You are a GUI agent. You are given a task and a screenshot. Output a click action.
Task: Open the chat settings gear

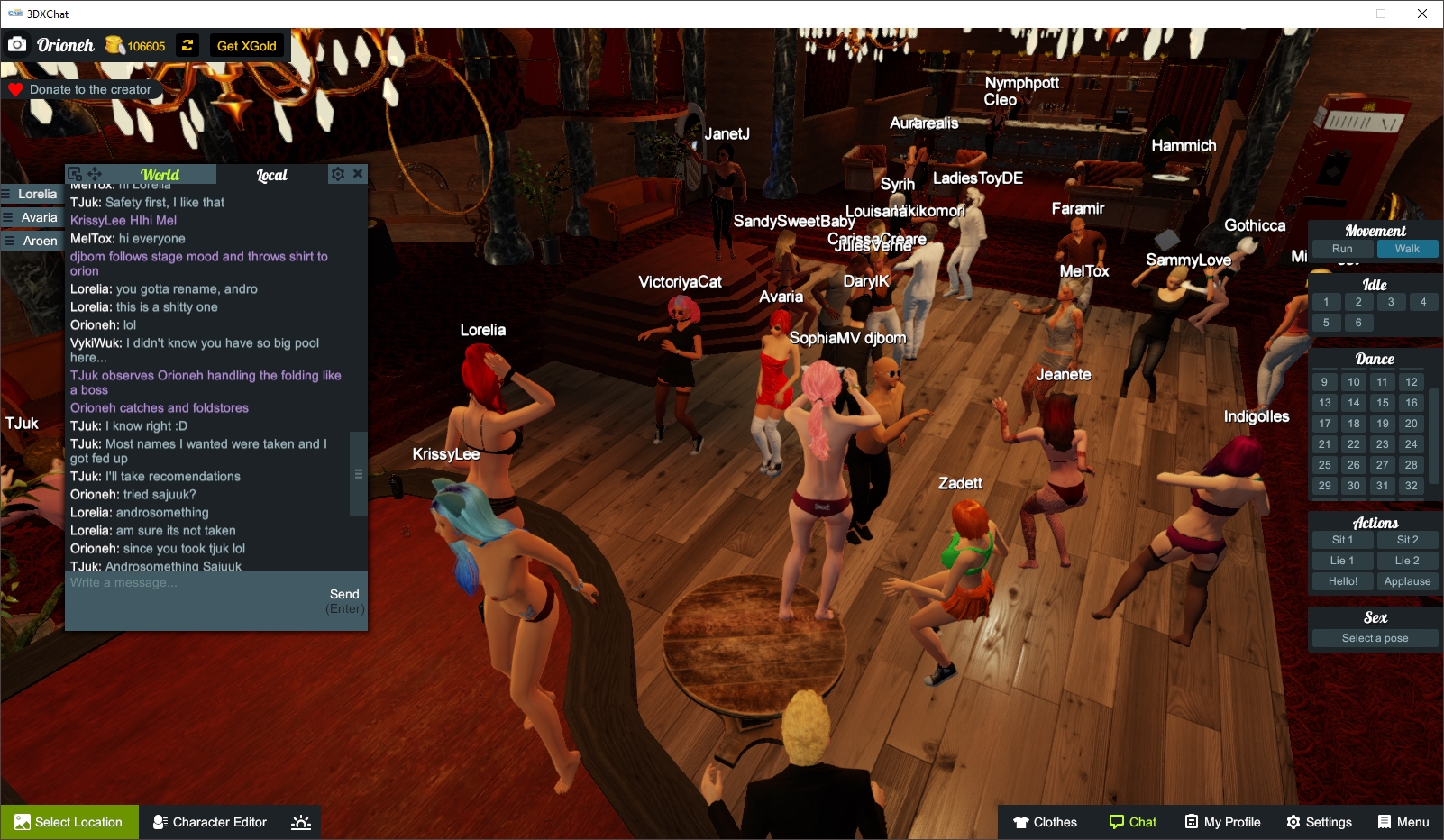pos(338,173)
